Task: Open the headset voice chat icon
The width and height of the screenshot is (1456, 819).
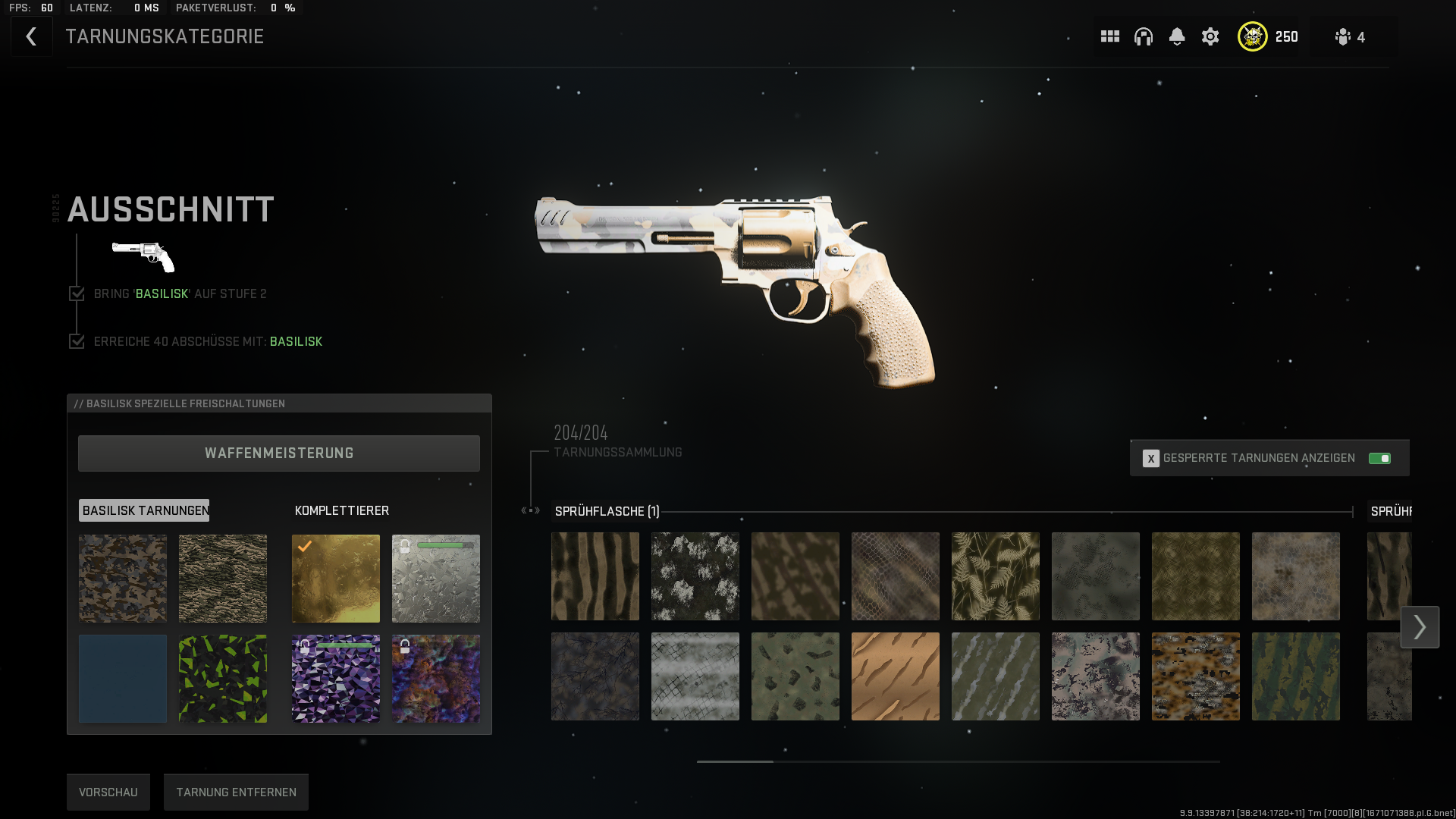Action: pyautogui.click(x=1144, y=36)
